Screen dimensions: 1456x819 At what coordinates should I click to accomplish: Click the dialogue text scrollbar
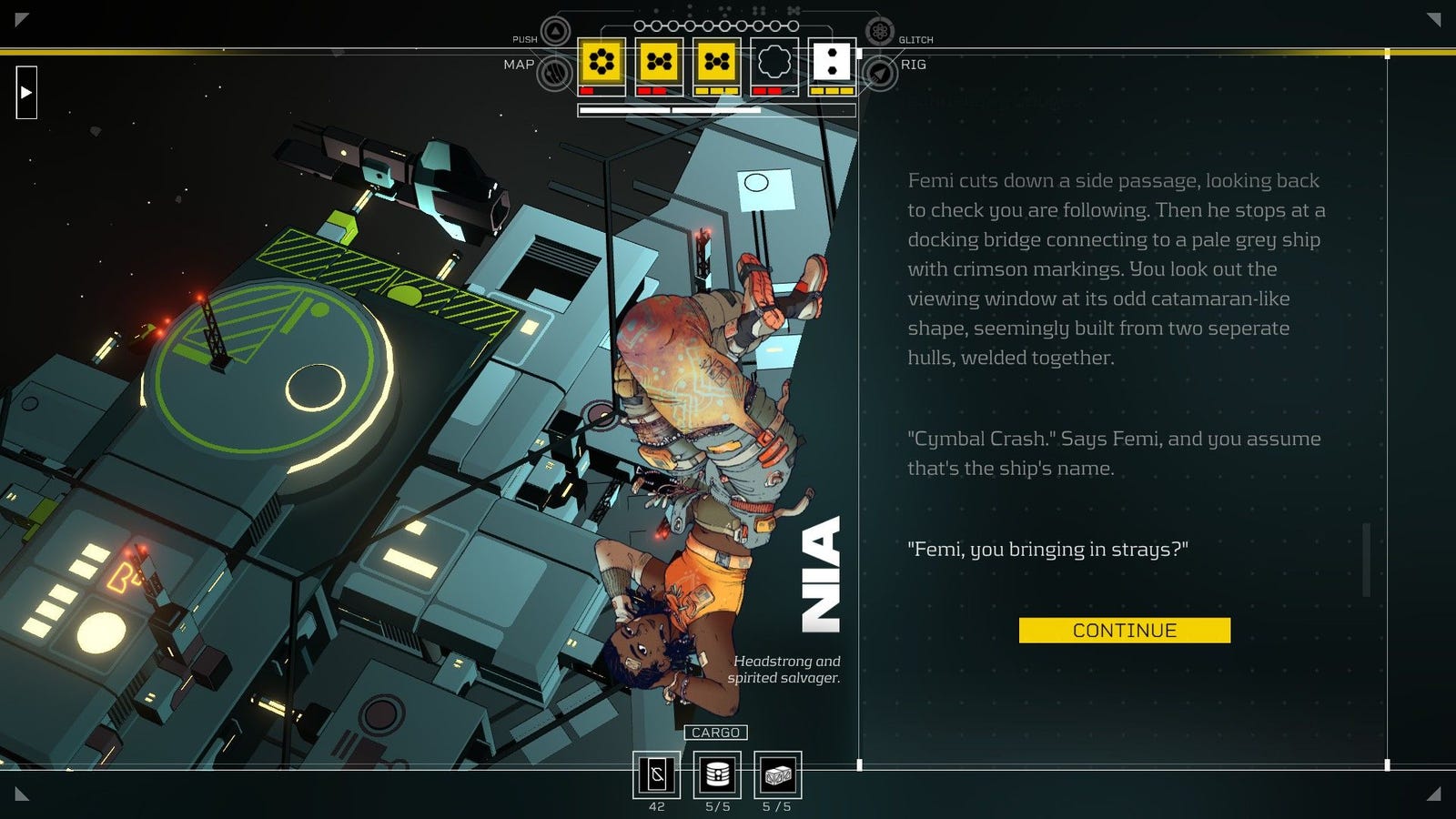(1366, 560)
